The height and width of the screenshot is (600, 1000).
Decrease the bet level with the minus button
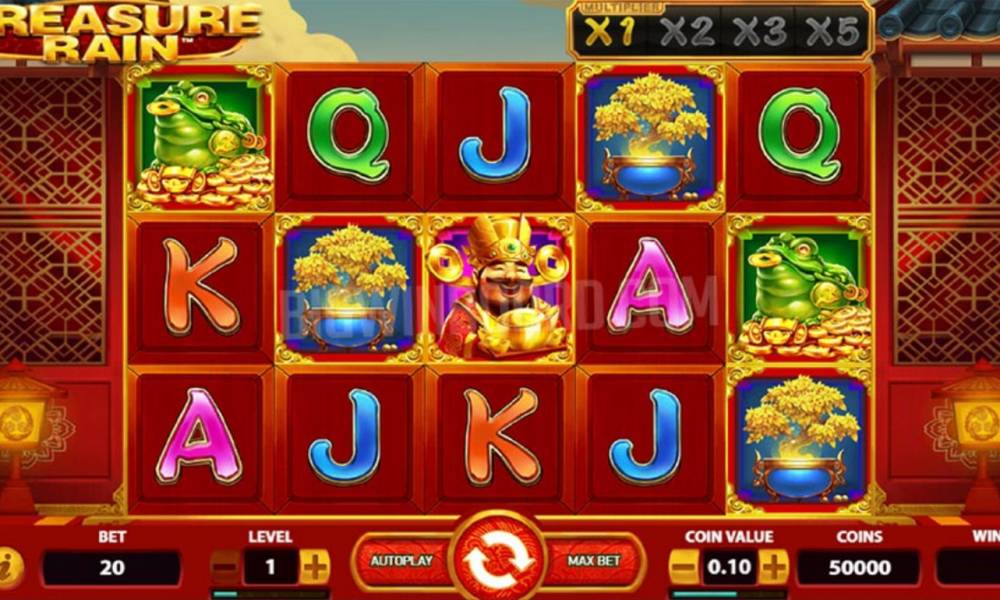tap(227, 567)
